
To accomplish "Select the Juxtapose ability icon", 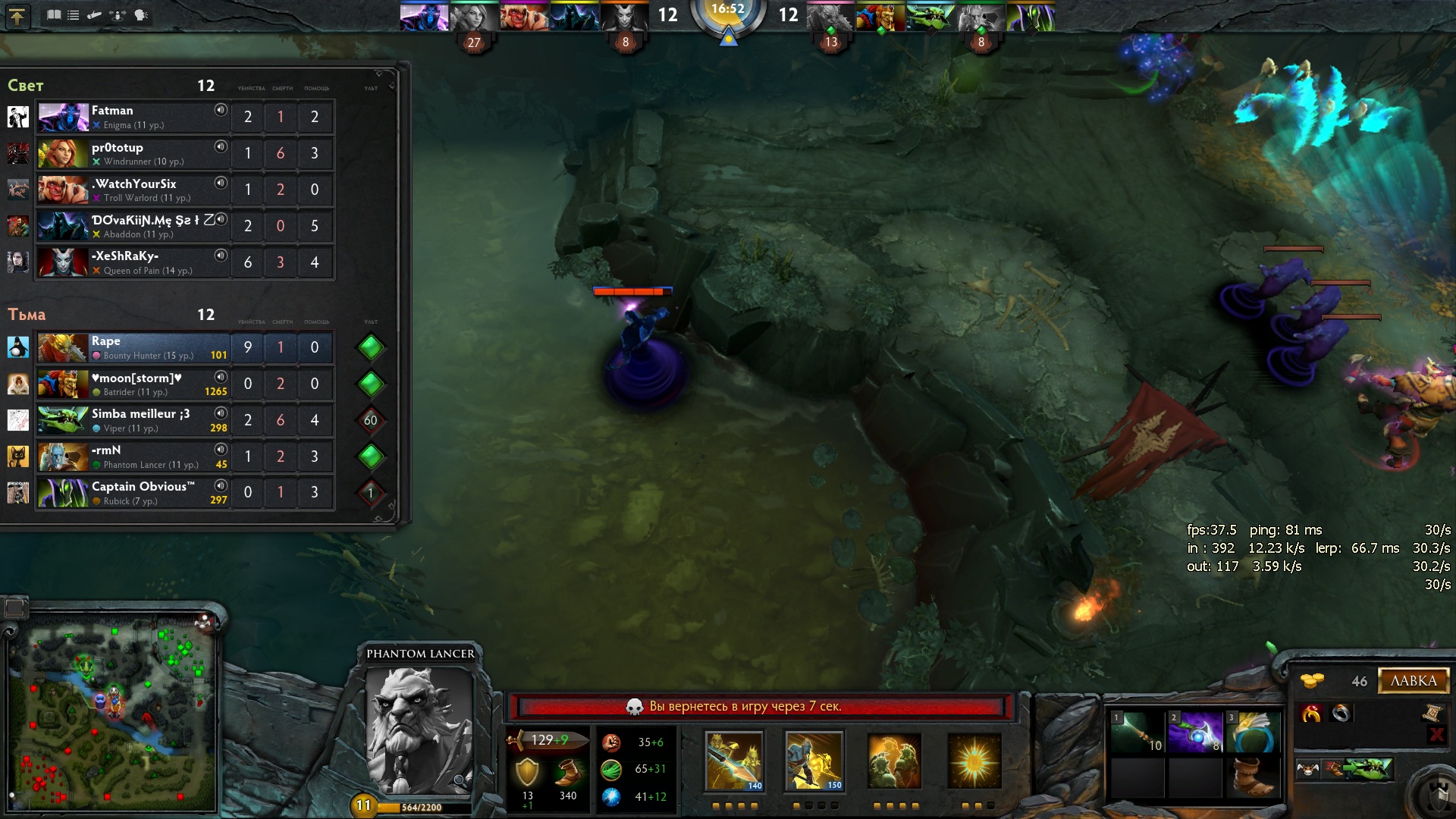I will pyautogui.click(x=894, y=761).
